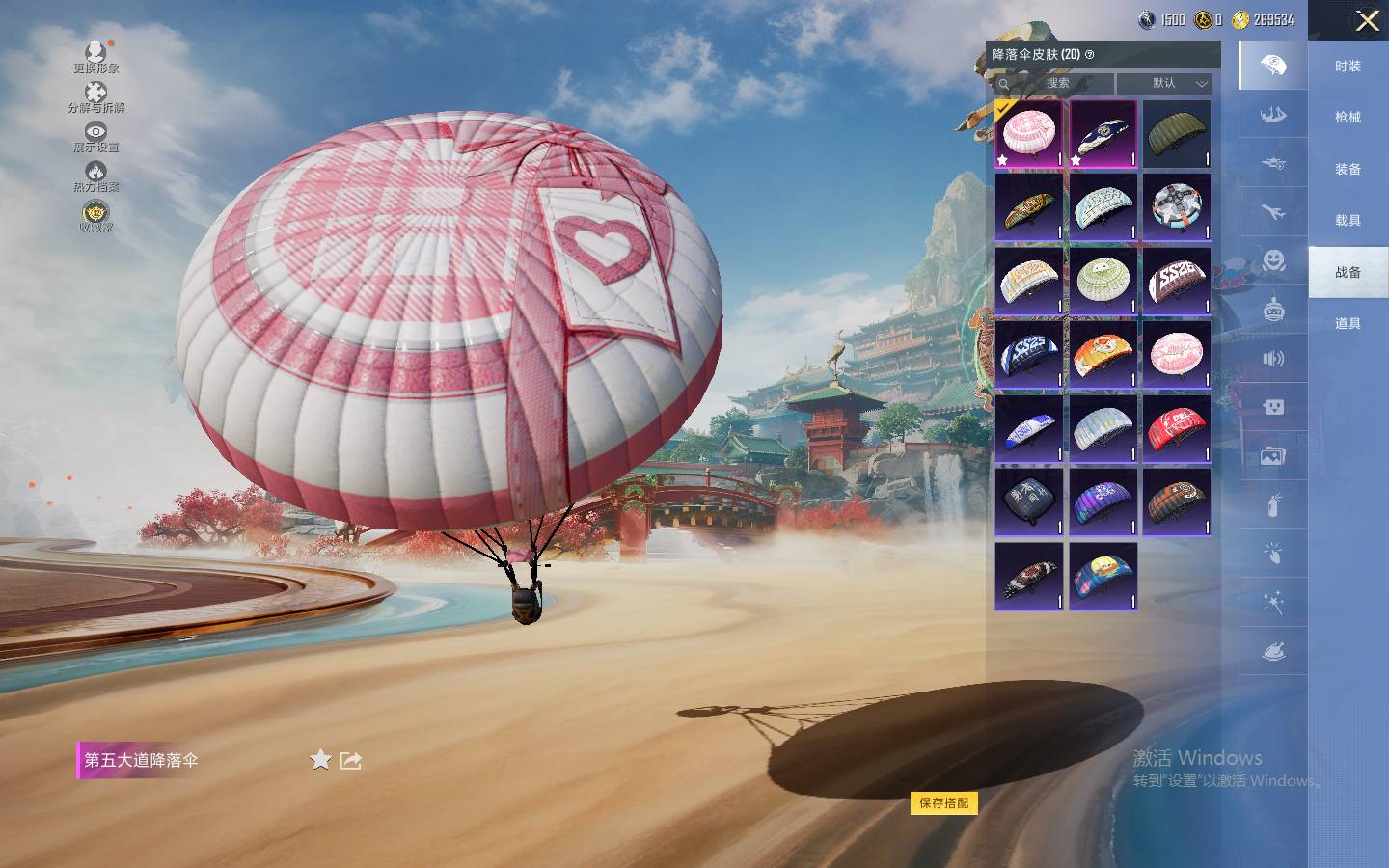Close the parachute skin screen
The image size is (1389, 868).
point(1367,21)
